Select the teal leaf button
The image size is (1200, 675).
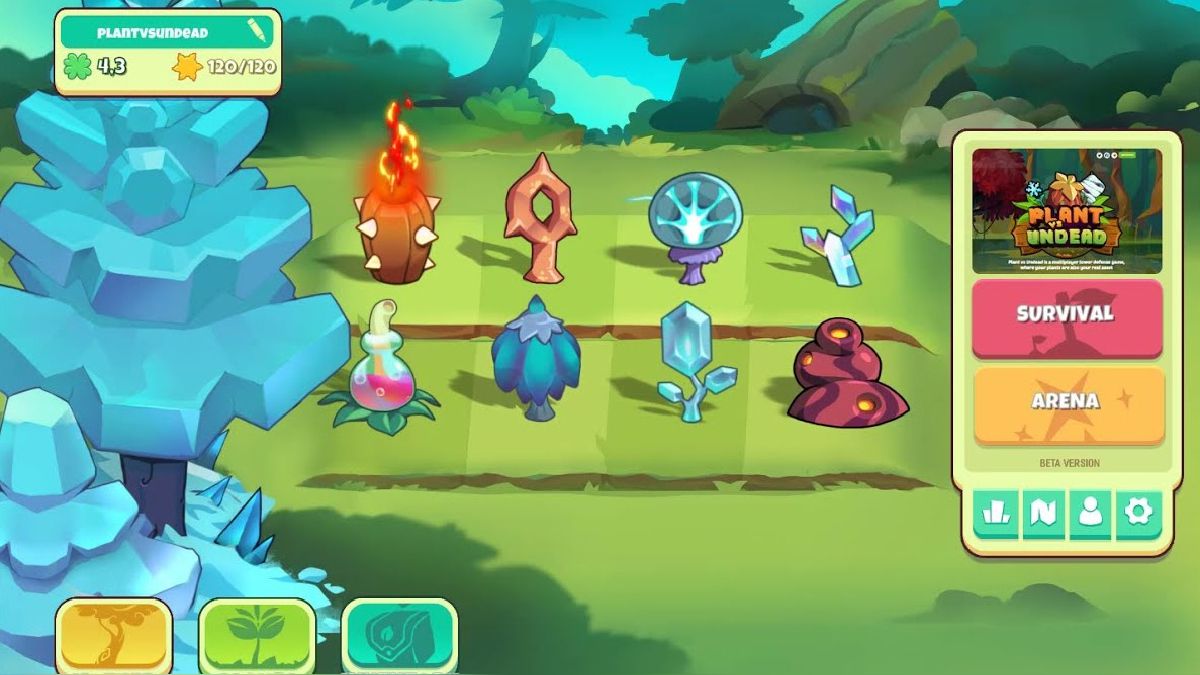click(399, 635)
